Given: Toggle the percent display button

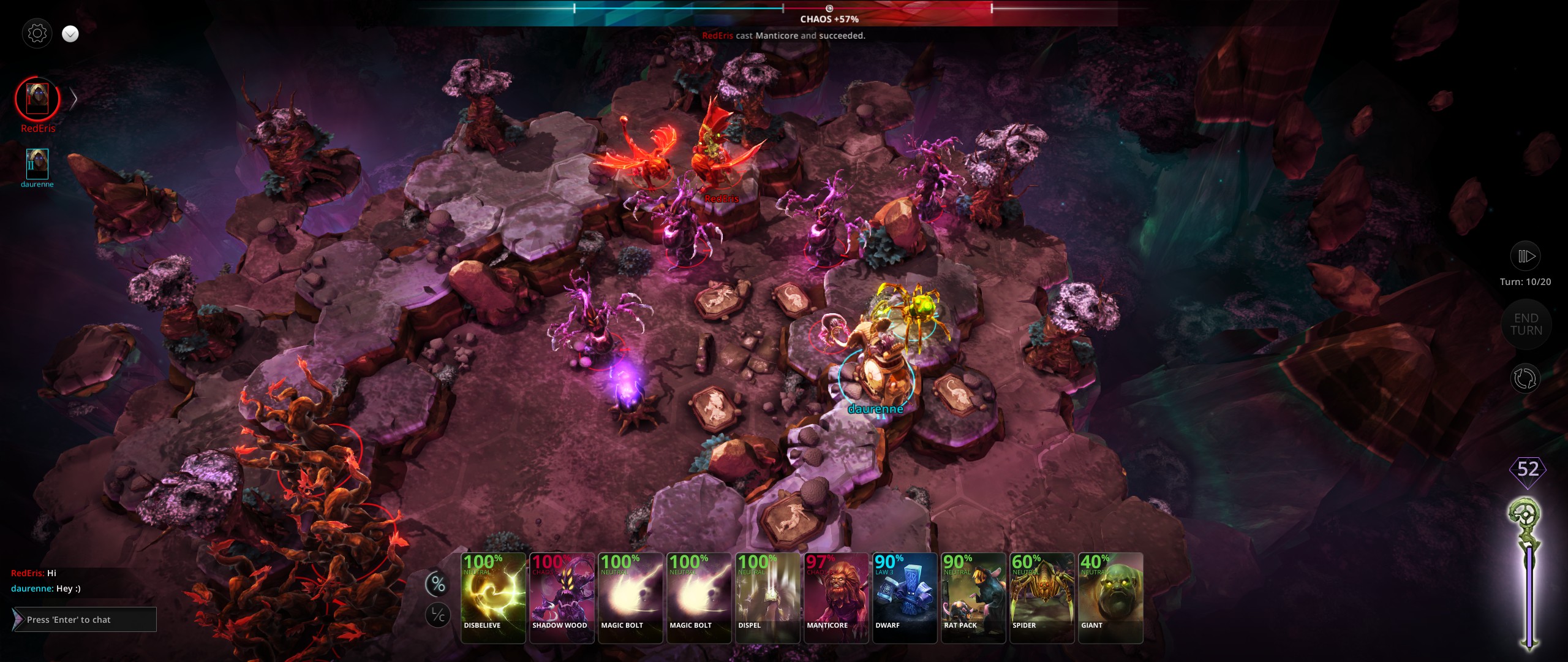Looking at the screenshot, I should (x=438, y=584).
